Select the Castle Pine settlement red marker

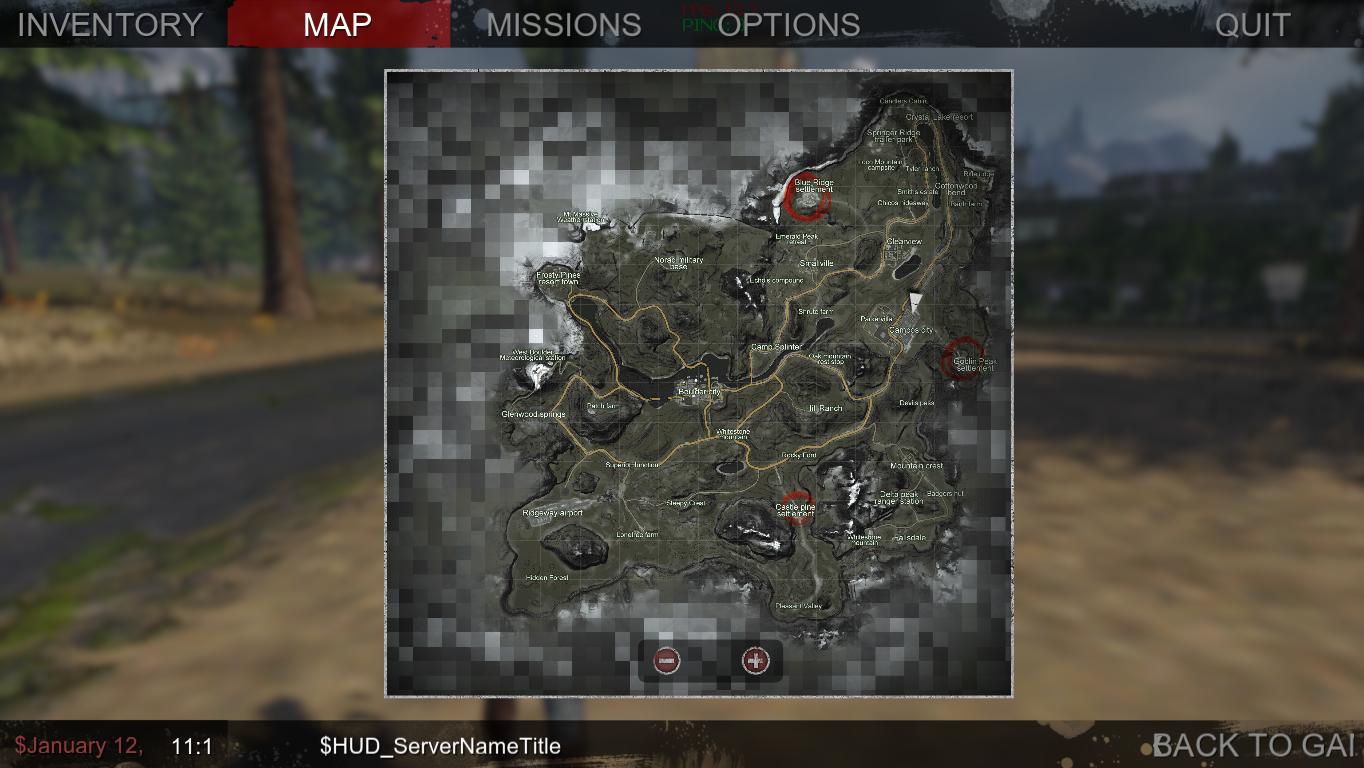[x=797, y=504]
